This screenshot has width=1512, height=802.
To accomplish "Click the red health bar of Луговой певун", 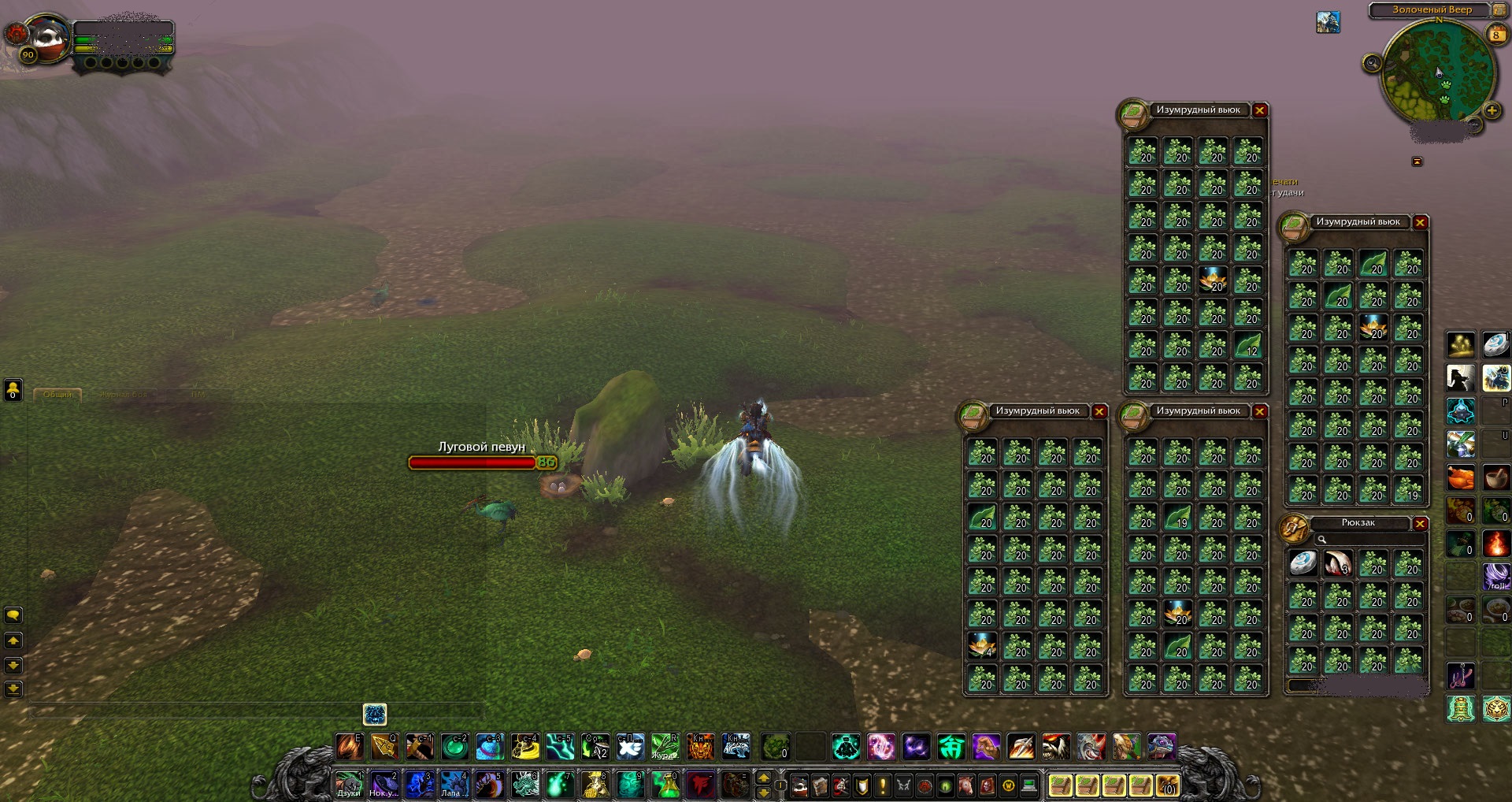I will [472, 463].
